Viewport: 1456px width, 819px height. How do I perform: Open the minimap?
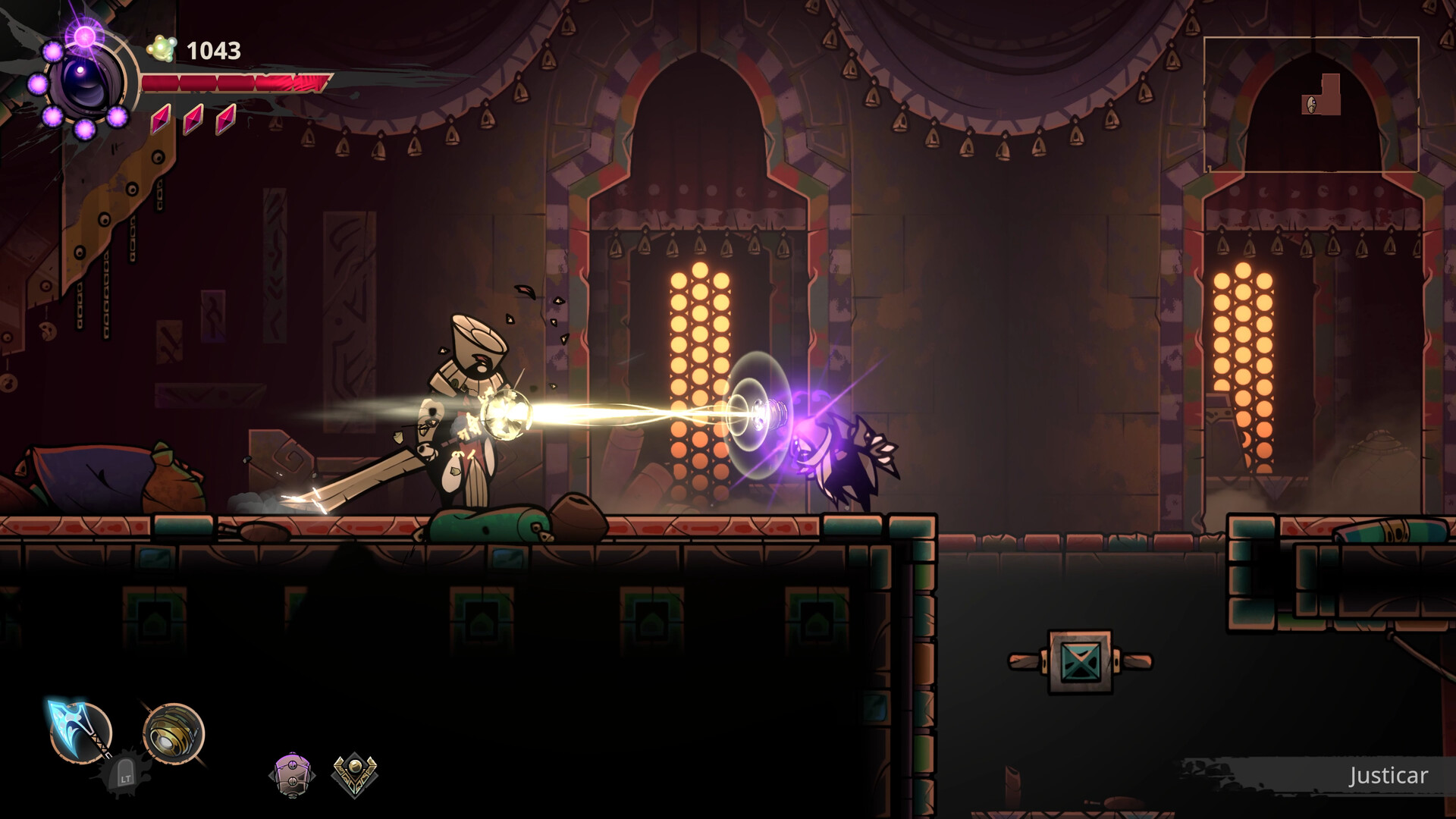tap(1310, 105)
